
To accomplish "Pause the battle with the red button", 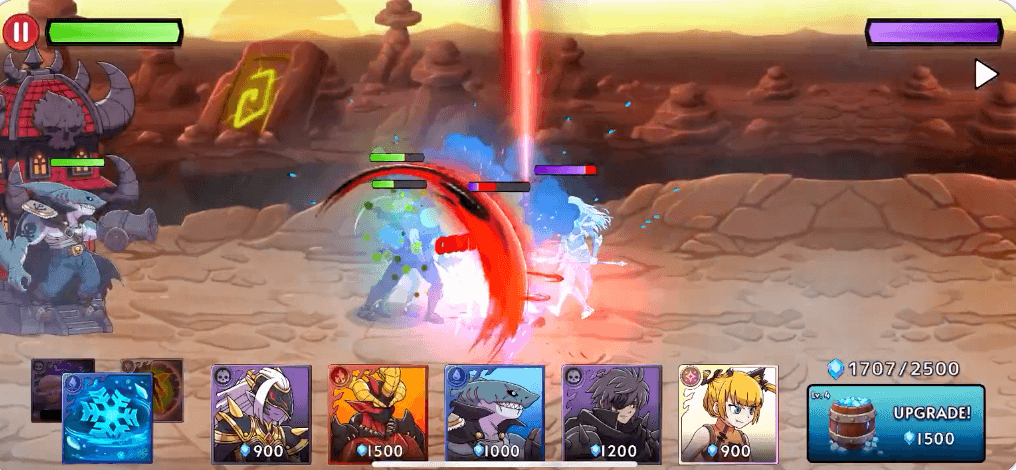I will 20,32.
